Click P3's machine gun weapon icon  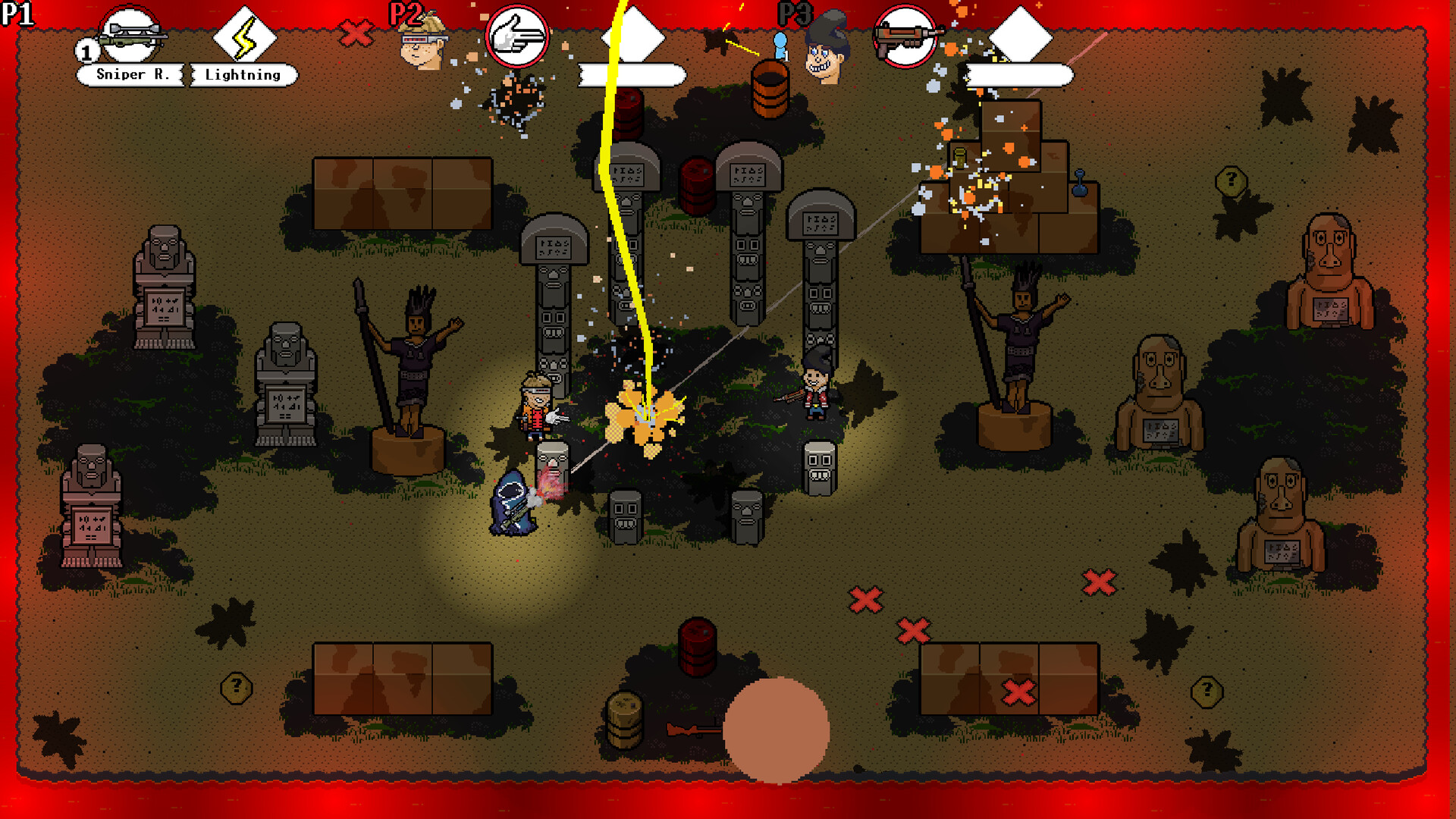click(x=905, y=36)
